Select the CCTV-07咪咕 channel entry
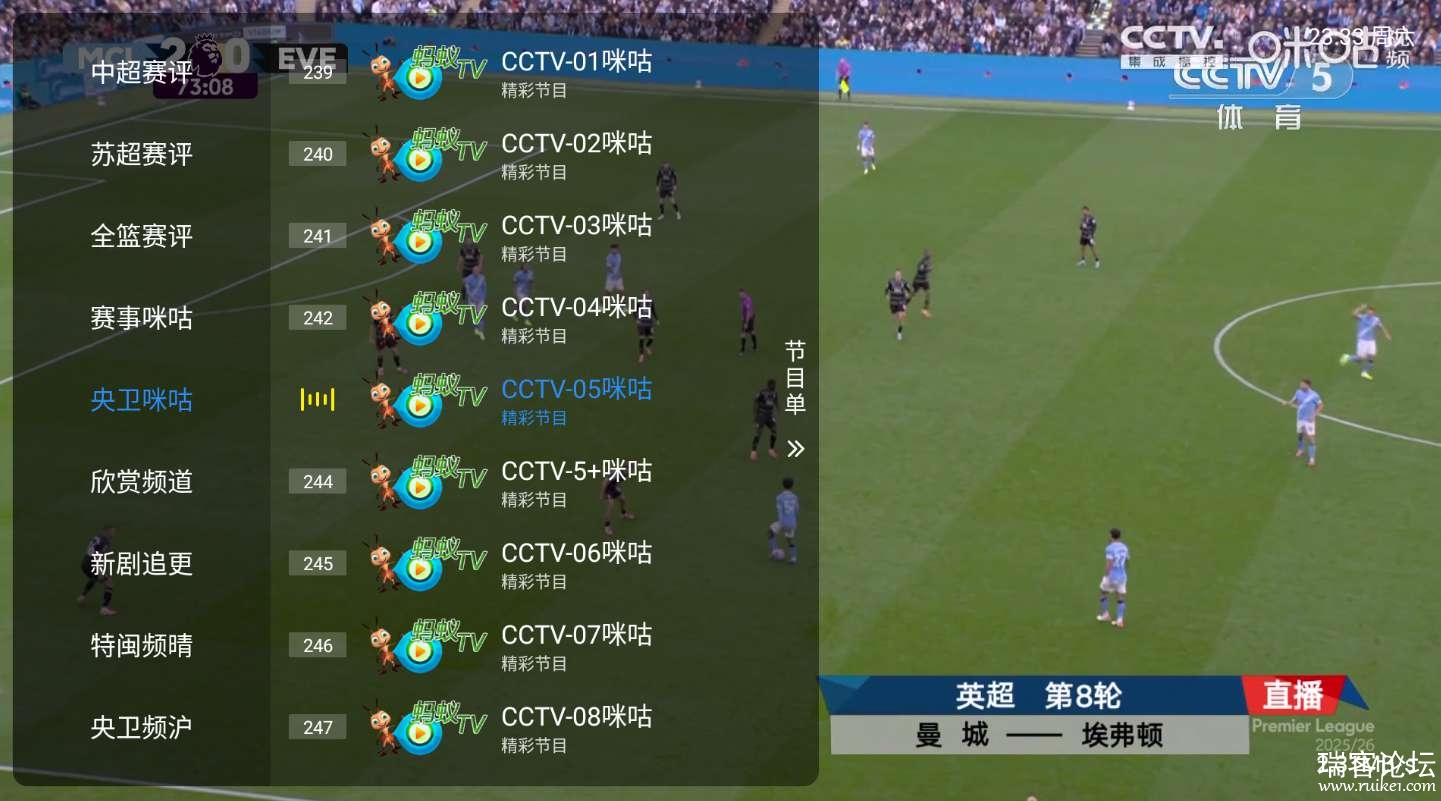Image resolution: width=1441 pixels, height=801 pixels. [577, 635]
